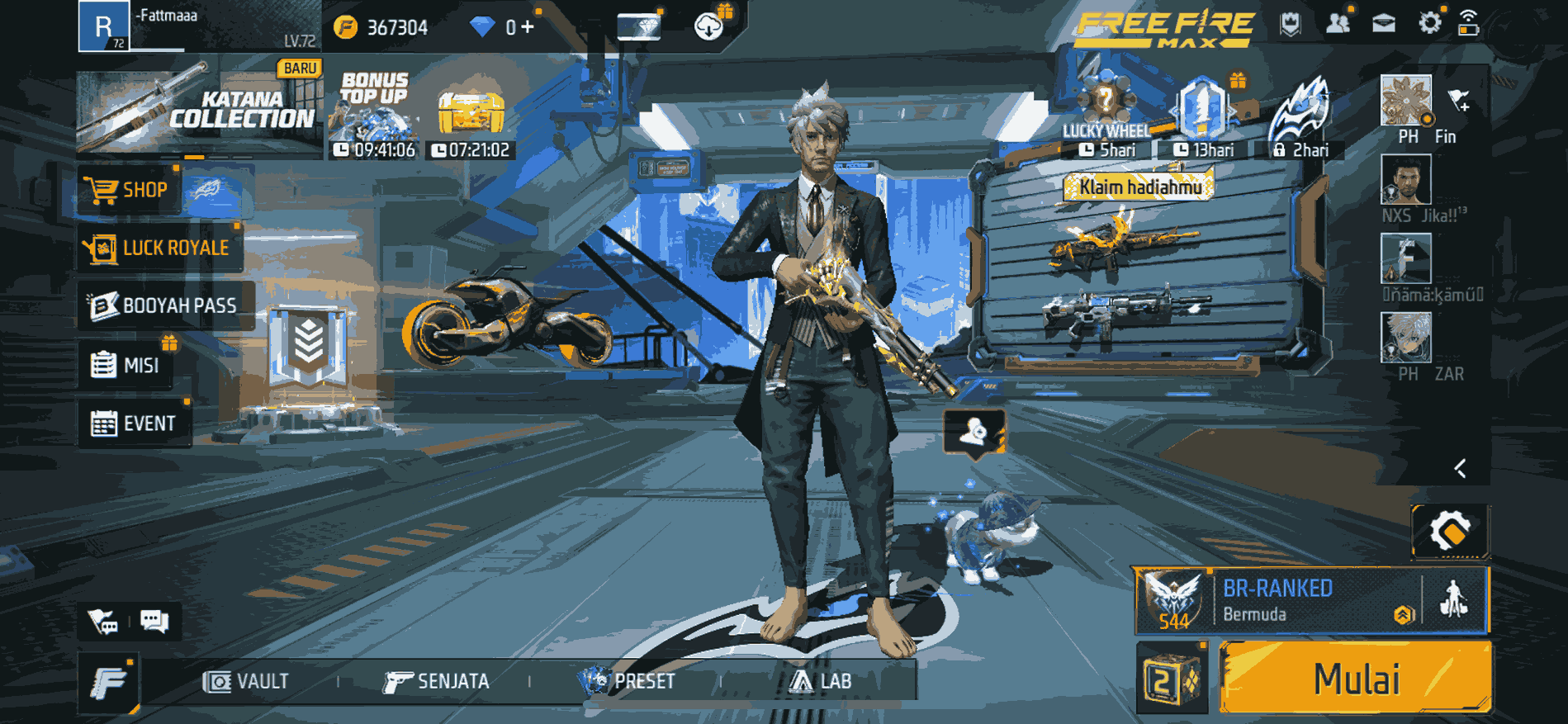Open the settings gear icon
1568x724 pixels.
tap(1429, 23)
